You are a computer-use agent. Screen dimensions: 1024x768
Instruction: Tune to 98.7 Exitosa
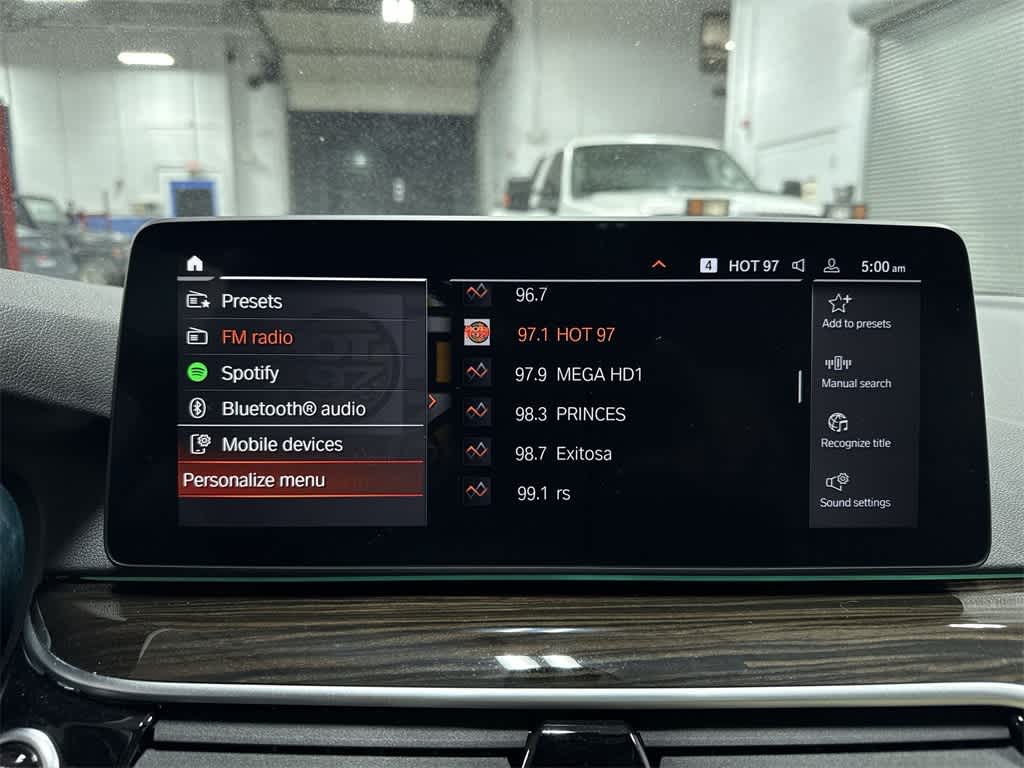click(x=563, y=454)
